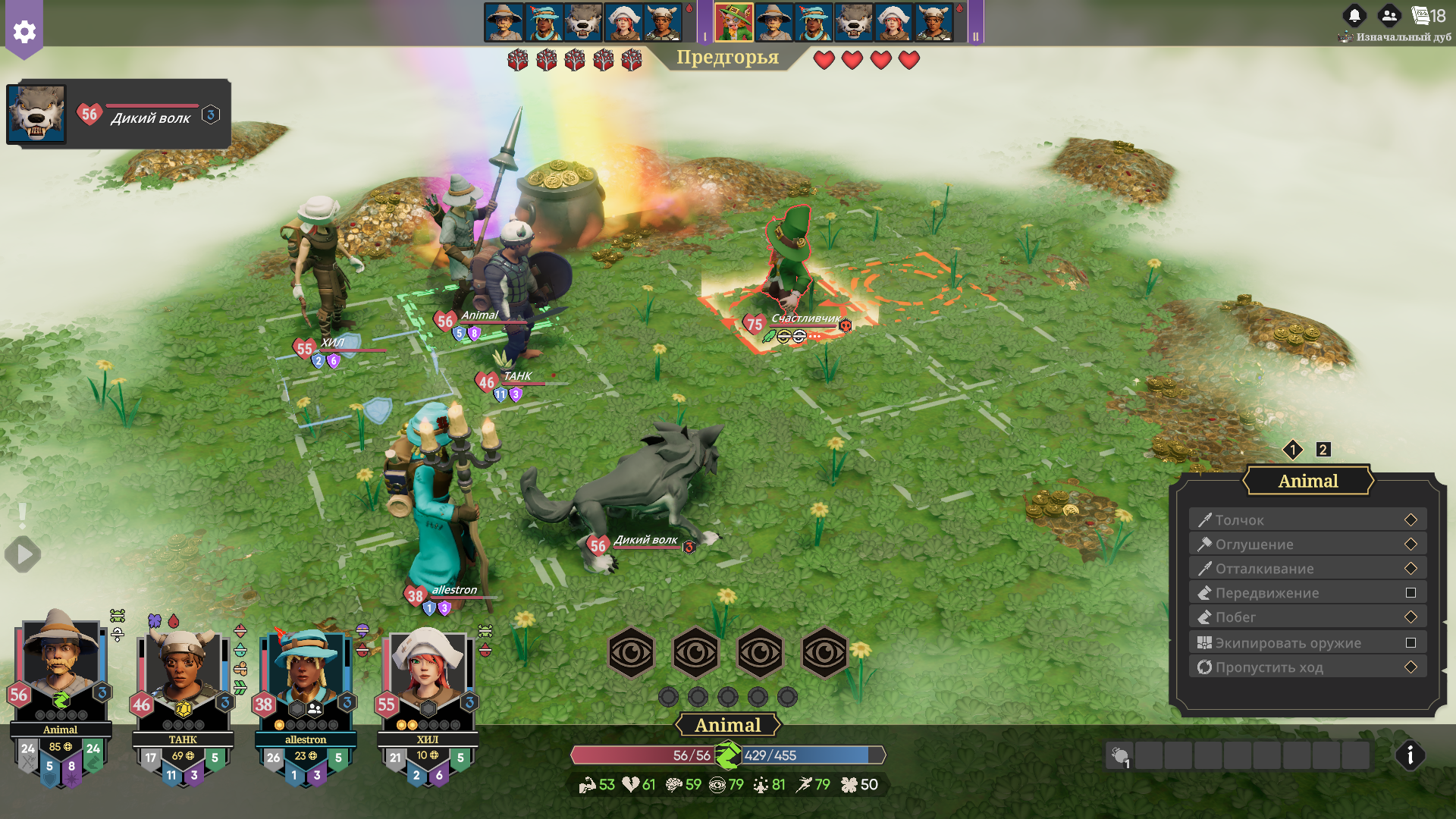Screen dimensions: 1456x819
Task: Switch to action page 2
Action: pyautogui.click(x=1323, y=450)
